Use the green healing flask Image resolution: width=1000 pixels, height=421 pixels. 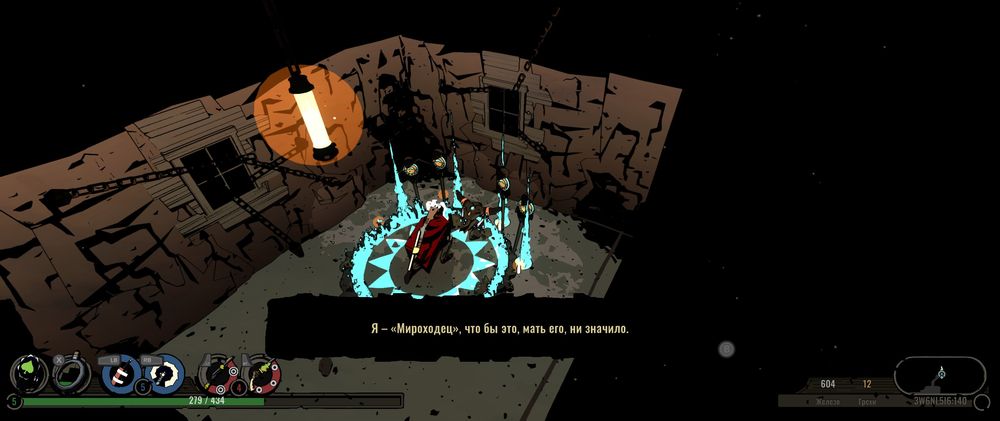click(71, 374)
